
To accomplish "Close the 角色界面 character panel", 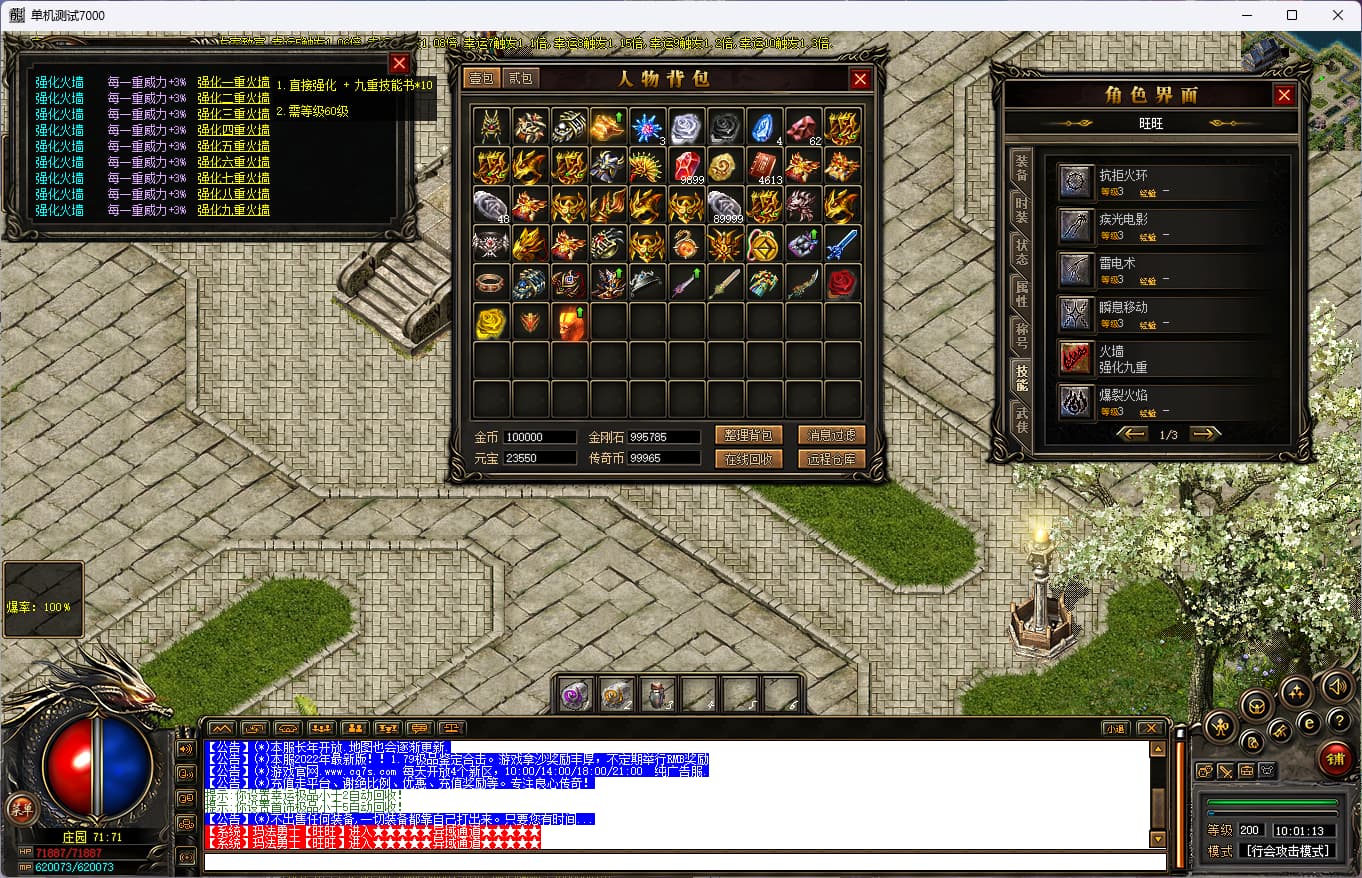I will pos(1284,95).
